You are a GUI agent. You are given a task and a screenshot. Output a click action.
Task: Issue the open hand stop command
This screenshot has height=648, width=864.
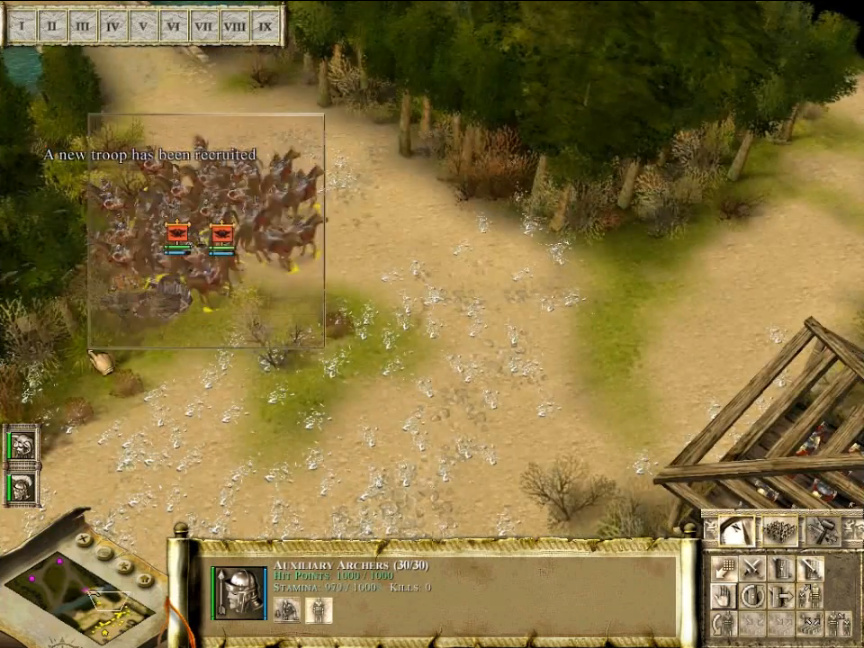coord(724,597)
